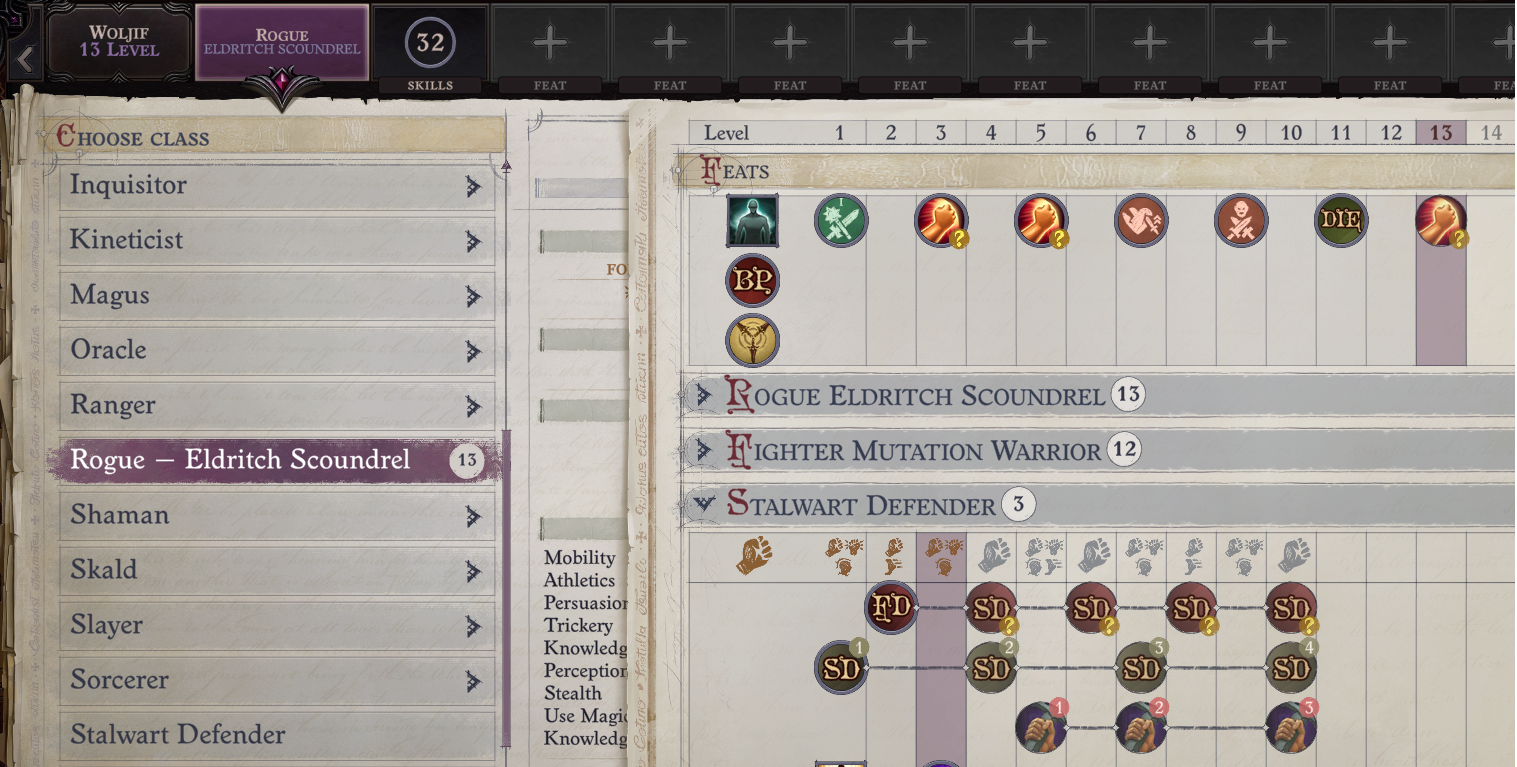Open the golden wheel feat icon below BP

pos(752,339)
